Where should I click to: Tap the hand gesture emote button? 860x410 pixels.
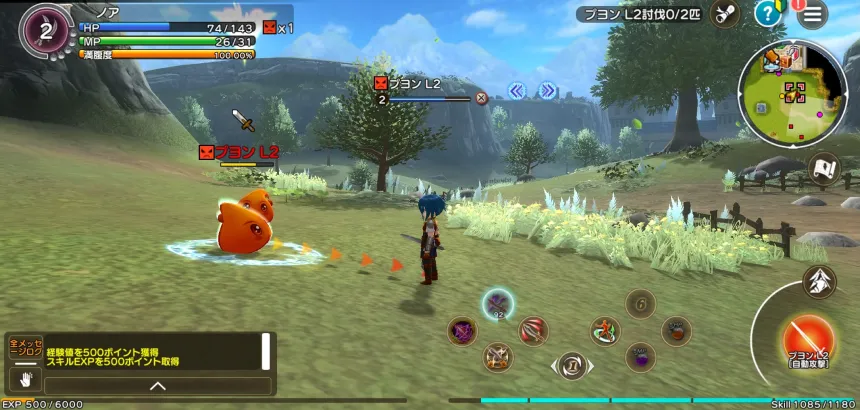[x=25, y=378]
